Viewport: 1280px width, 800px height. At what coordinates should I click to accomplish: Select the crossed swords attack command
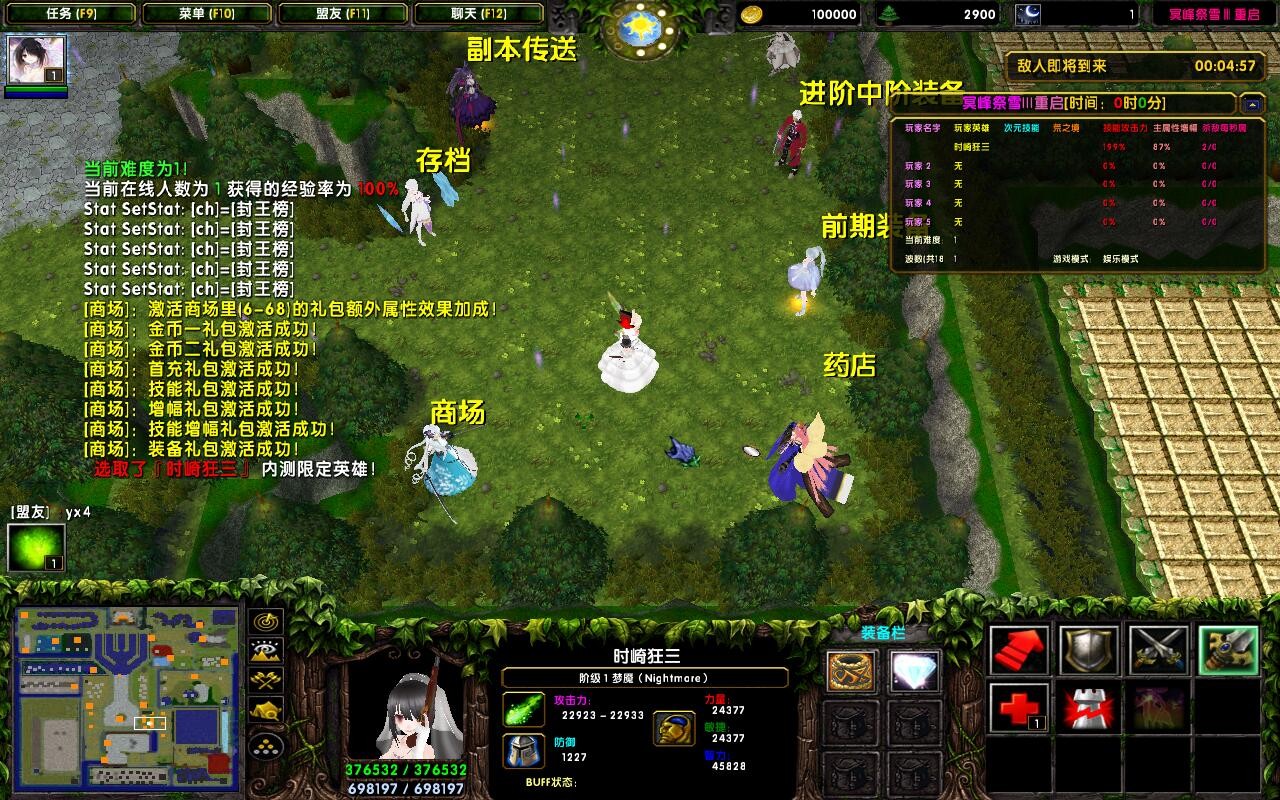click(1159, 648)
